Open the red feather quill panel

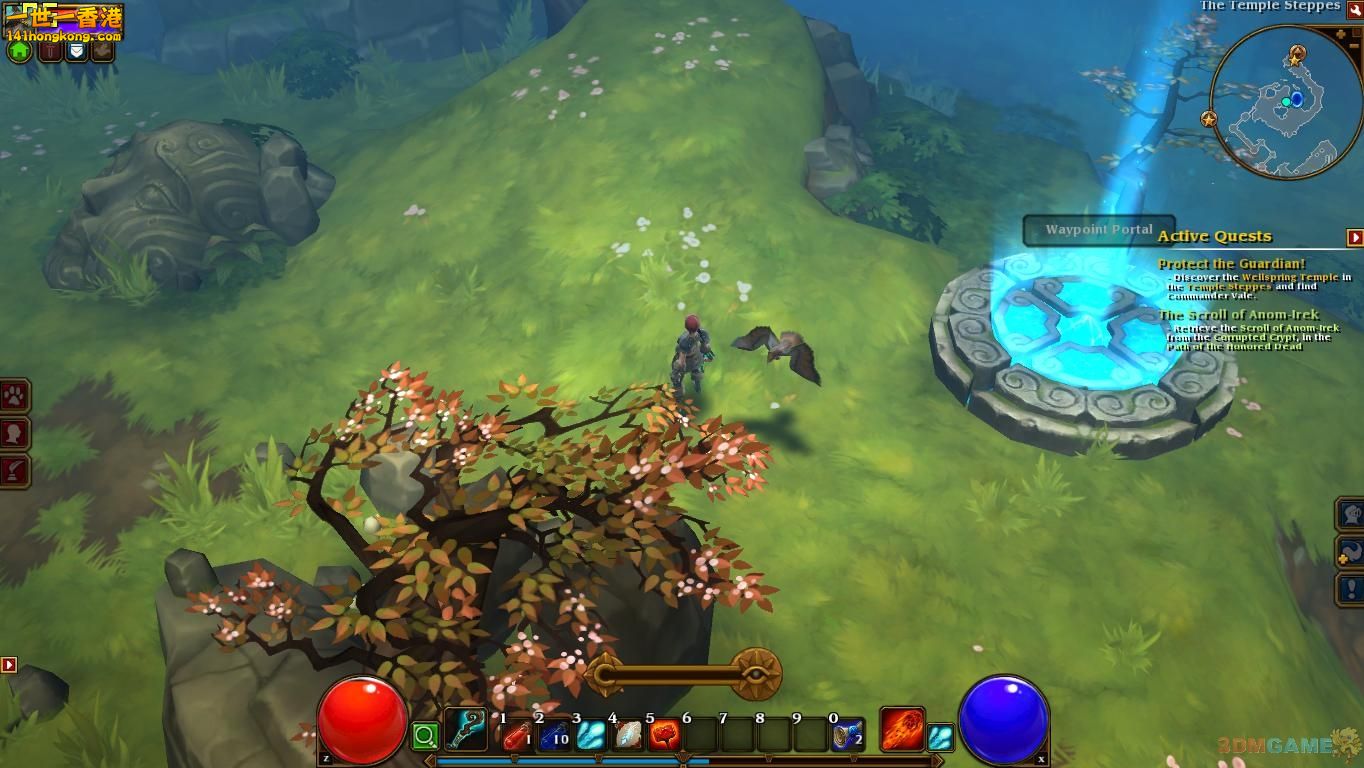[15, 470]
